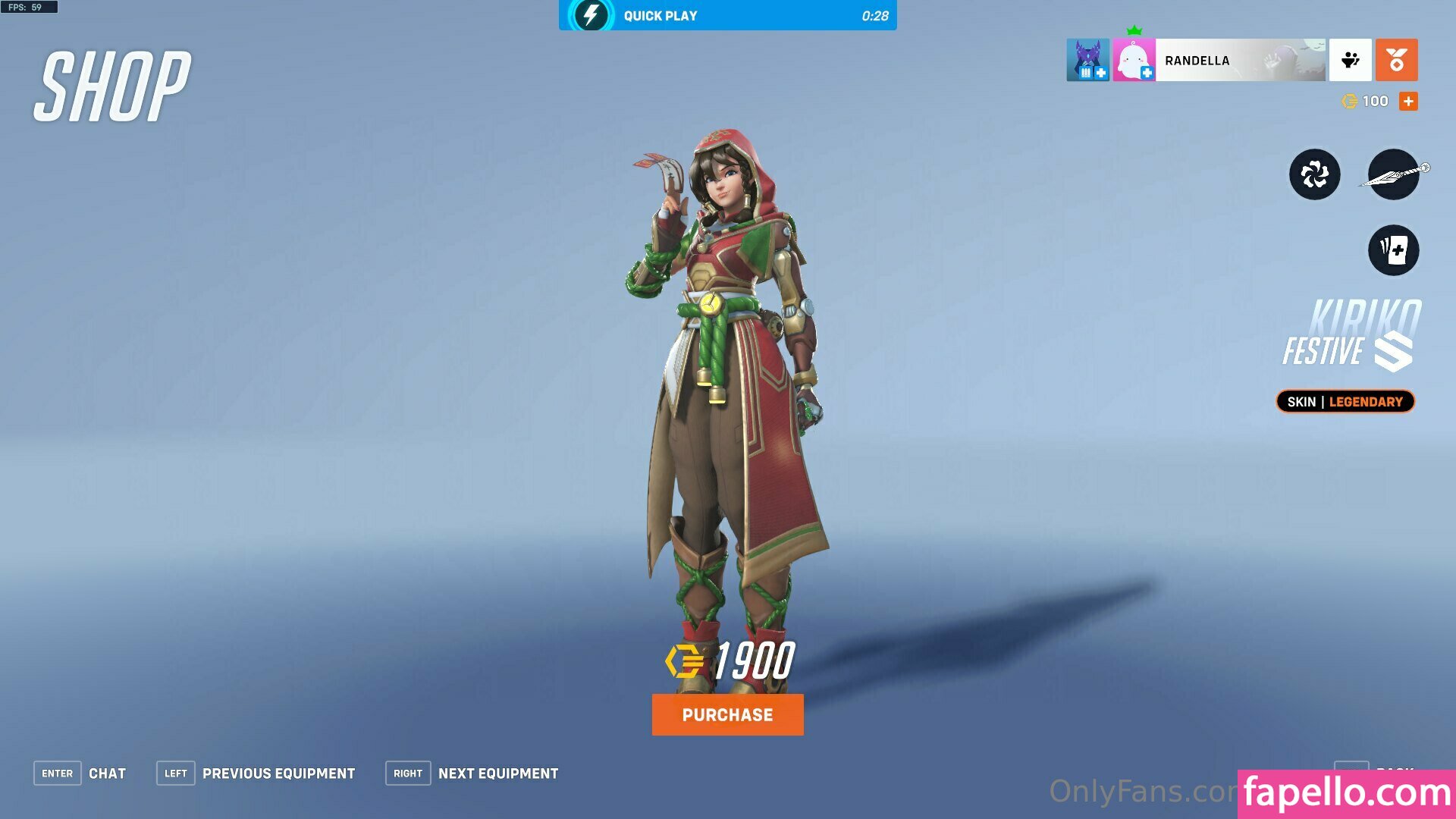Open the social group icon button
Viewport: 1456px width, 819px height.
tap(1350, 60)
